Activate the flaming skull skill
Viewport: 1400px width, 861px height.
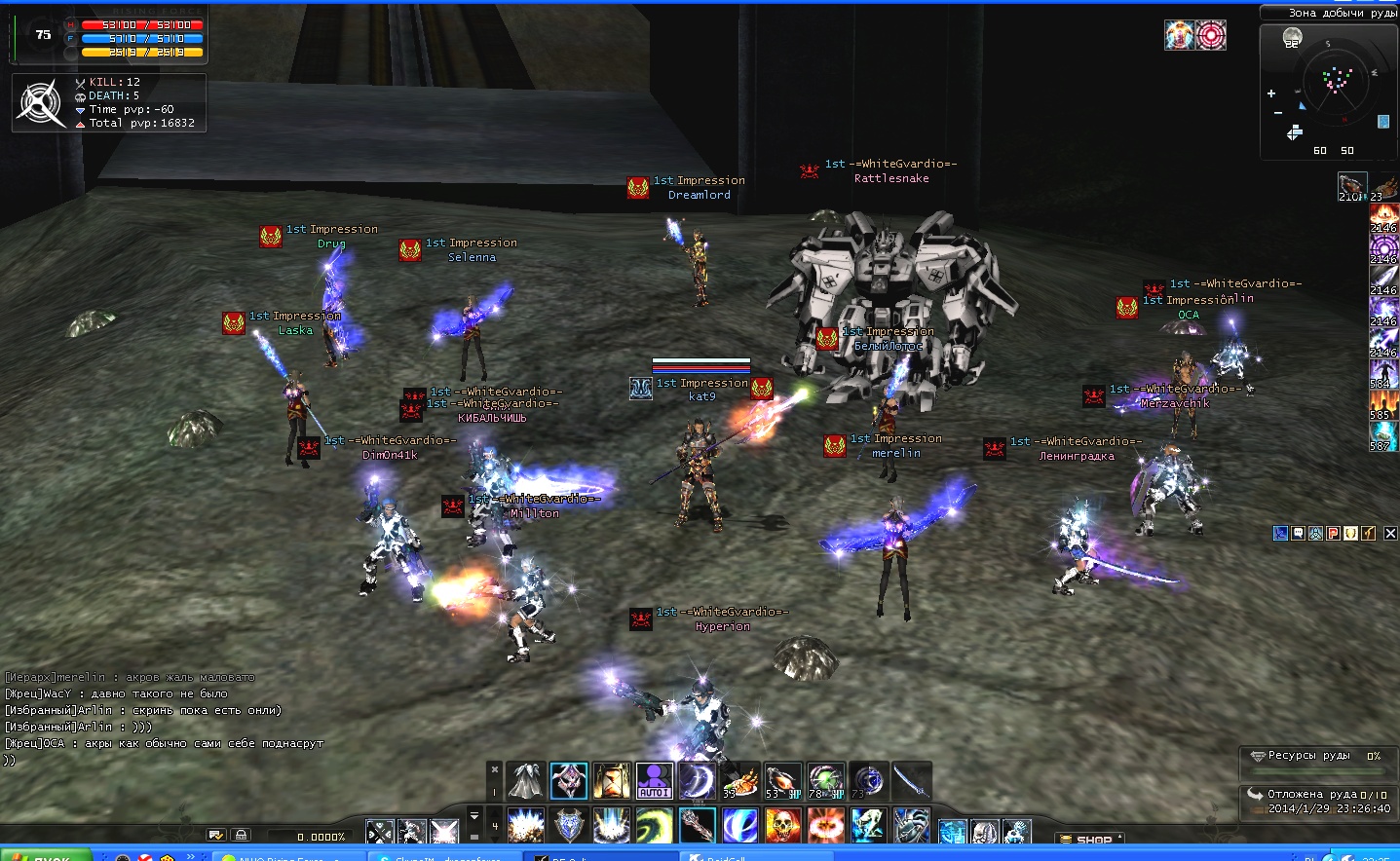[x=782, y=826]
